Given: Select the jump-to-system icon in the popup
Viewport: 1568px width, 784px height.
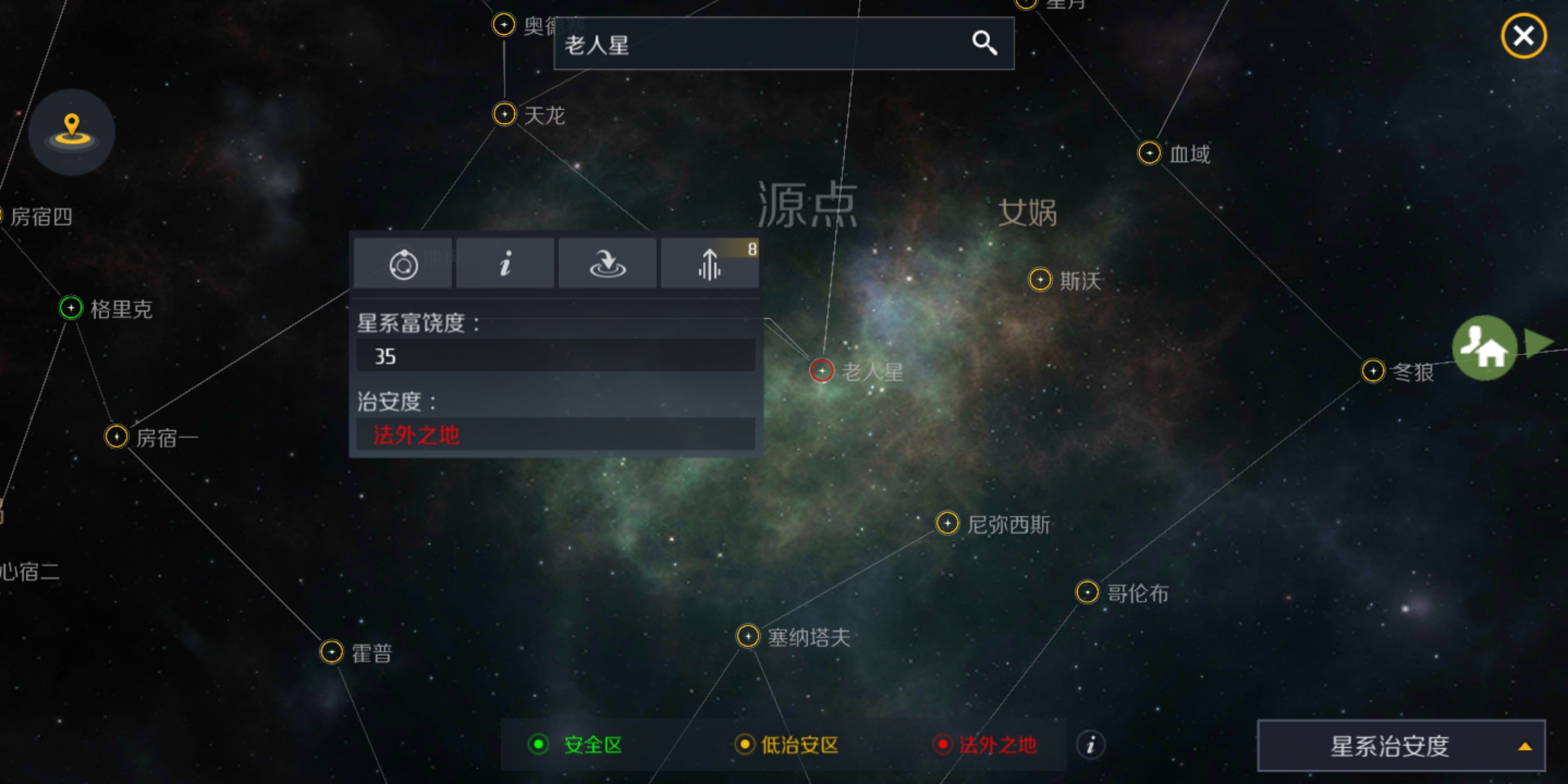Looking at the screenshot, I should click(607, 263).
